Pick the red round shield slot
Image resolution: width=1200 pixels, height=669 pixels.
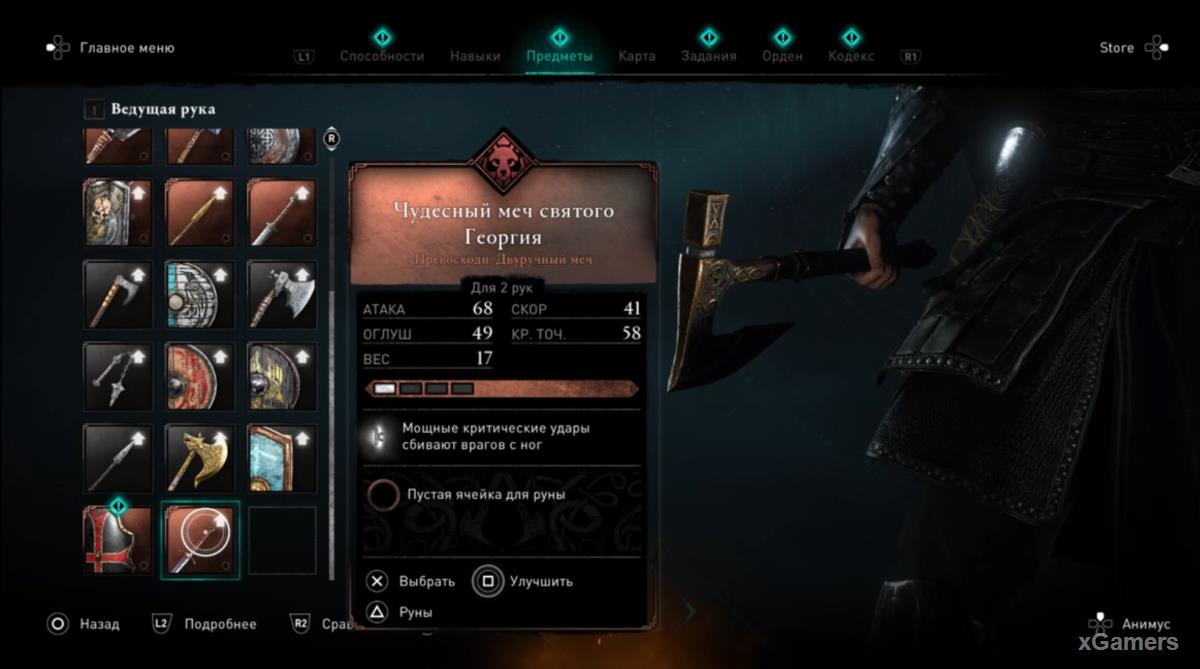coord(200,377)
